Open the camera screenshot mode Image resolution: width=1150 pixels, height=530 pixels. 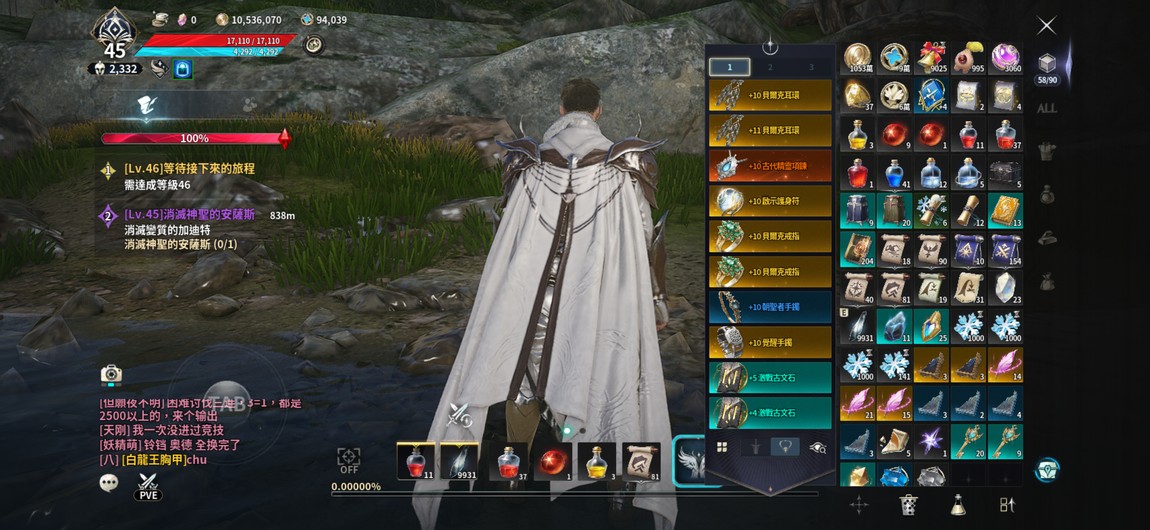coord(111,374)
